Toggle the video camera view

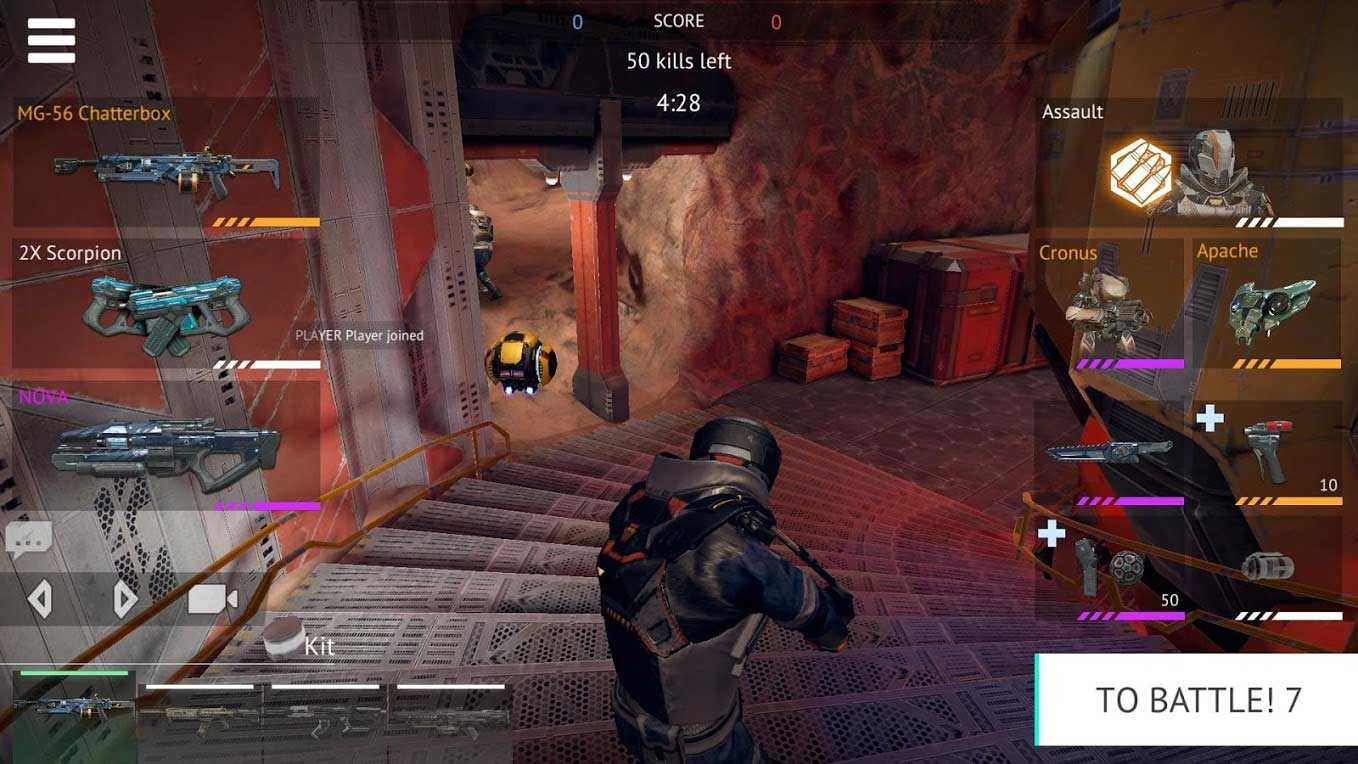point(212,599)
